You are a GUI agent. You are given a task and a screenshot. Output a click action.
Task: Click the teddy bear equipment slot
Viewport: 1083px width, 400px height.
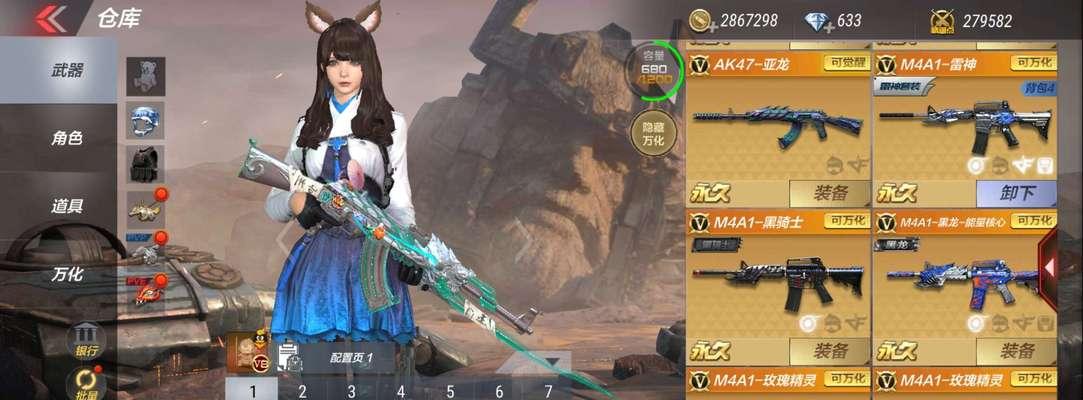point(146,75)
